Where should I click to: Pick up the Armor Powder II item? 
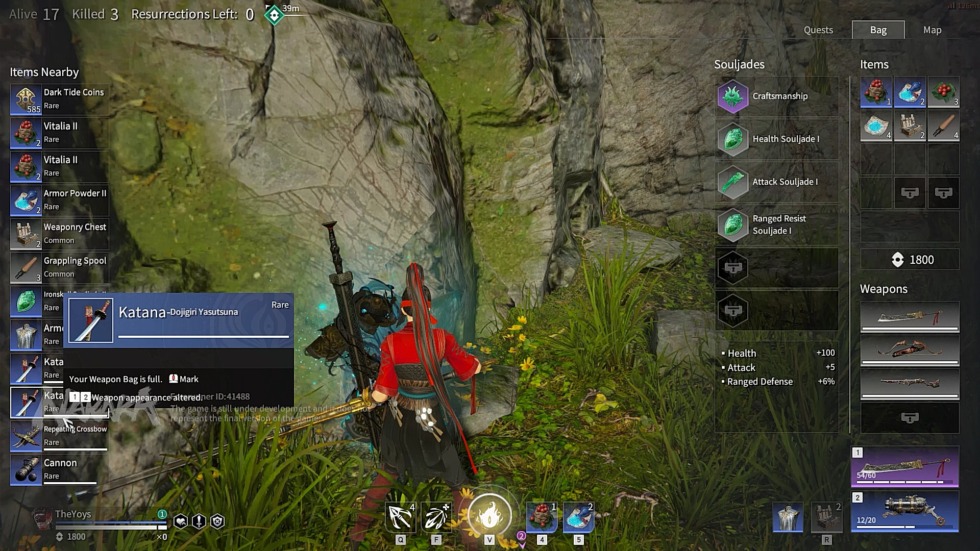60,200
